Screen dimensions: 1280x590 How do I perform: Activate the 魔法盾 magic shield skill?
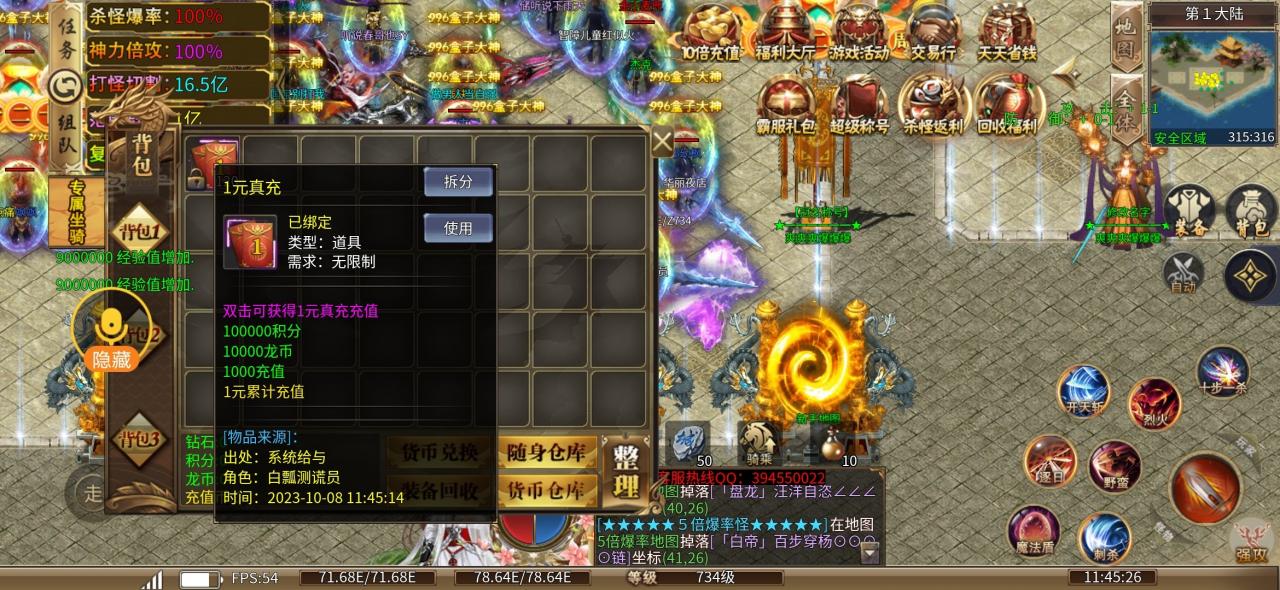[1033, 530]
